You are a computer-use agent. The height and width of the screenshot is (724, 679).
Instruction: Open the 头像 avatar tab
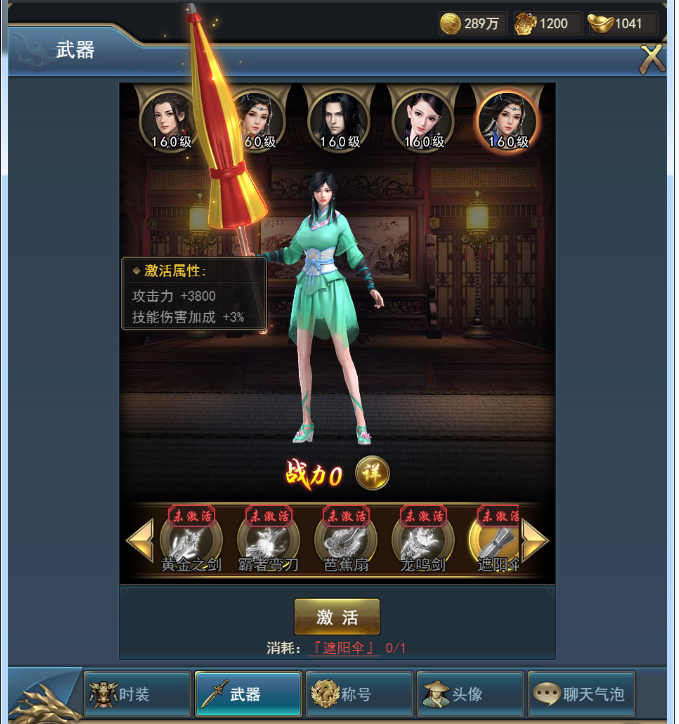click(x=469, y=694)
